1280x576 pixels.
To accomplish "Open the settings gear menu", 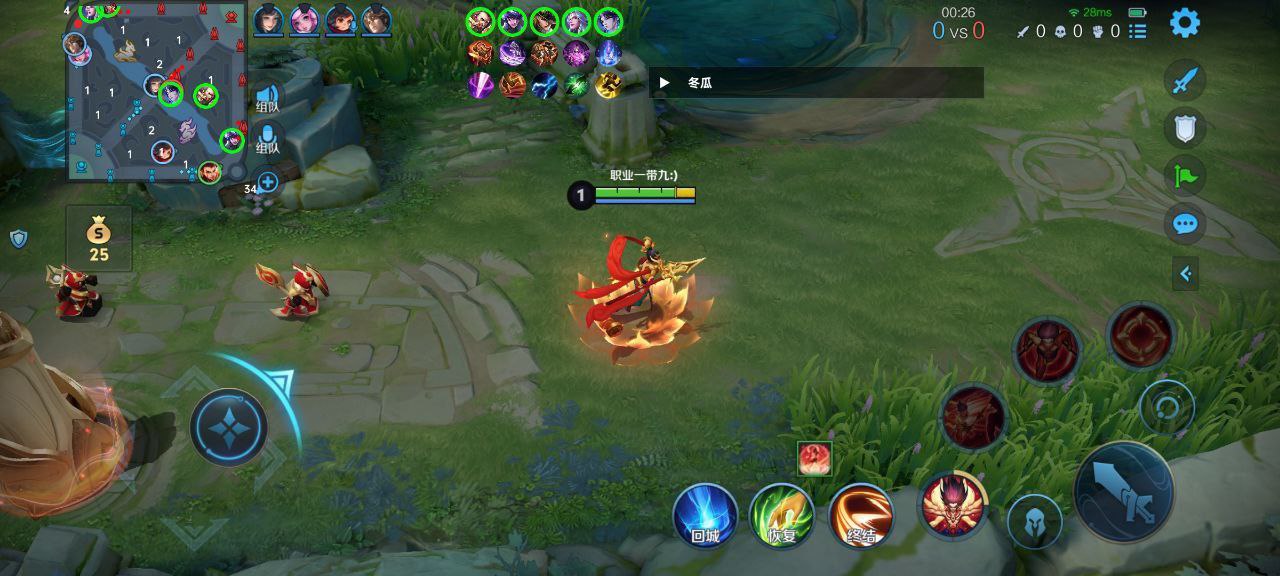I will pyautogui.click(x=1185, y=23).
